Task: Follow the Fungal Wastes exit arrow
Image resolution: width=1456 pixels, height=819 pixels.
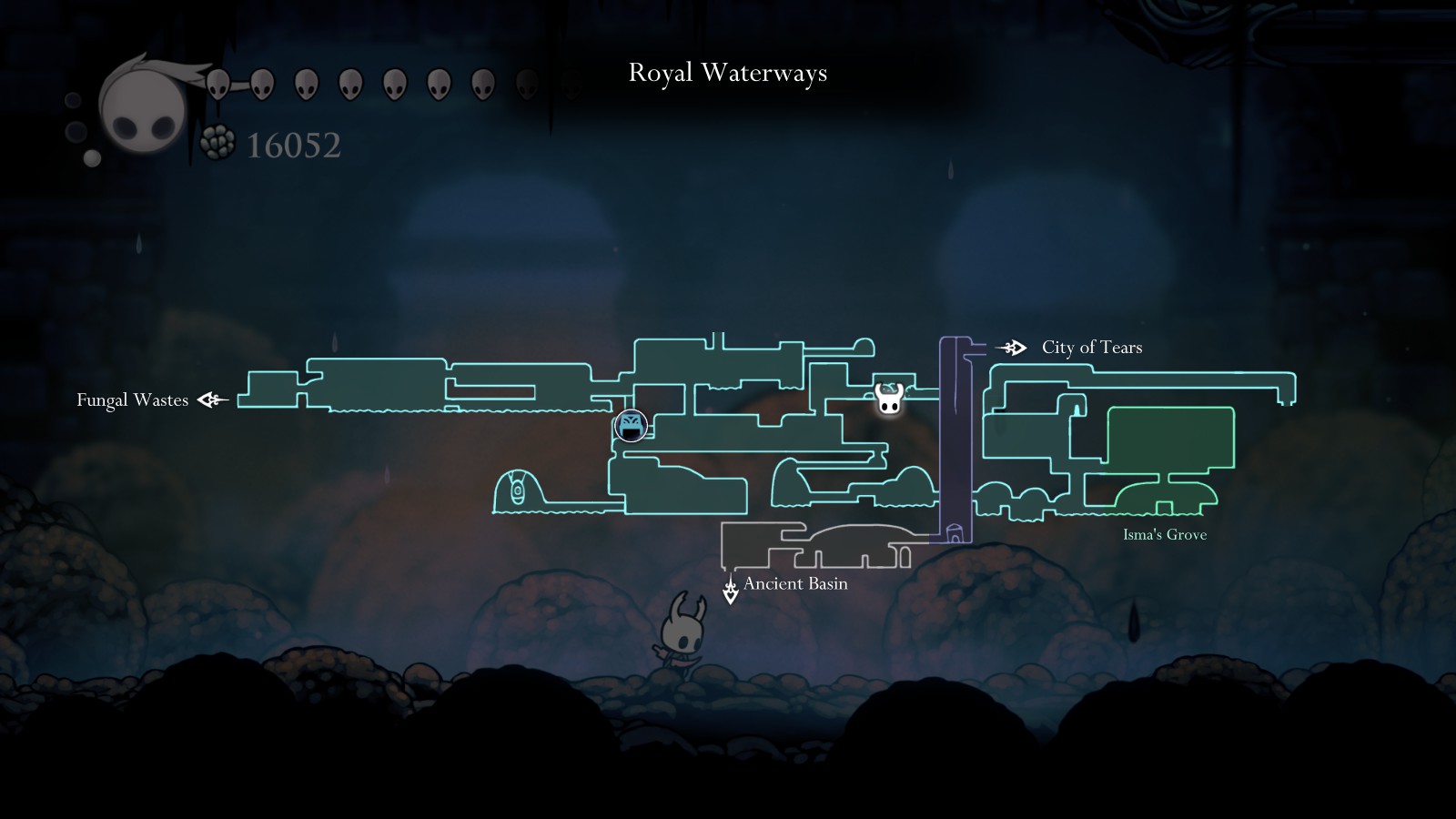Action: [x=212, y=399]
